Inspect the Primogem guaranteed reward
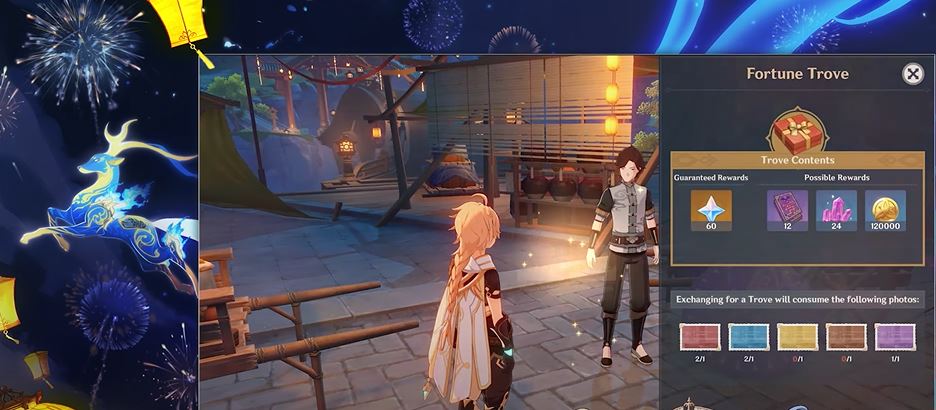The width and height of the screenshot is (936, 410). pos(711,209)
